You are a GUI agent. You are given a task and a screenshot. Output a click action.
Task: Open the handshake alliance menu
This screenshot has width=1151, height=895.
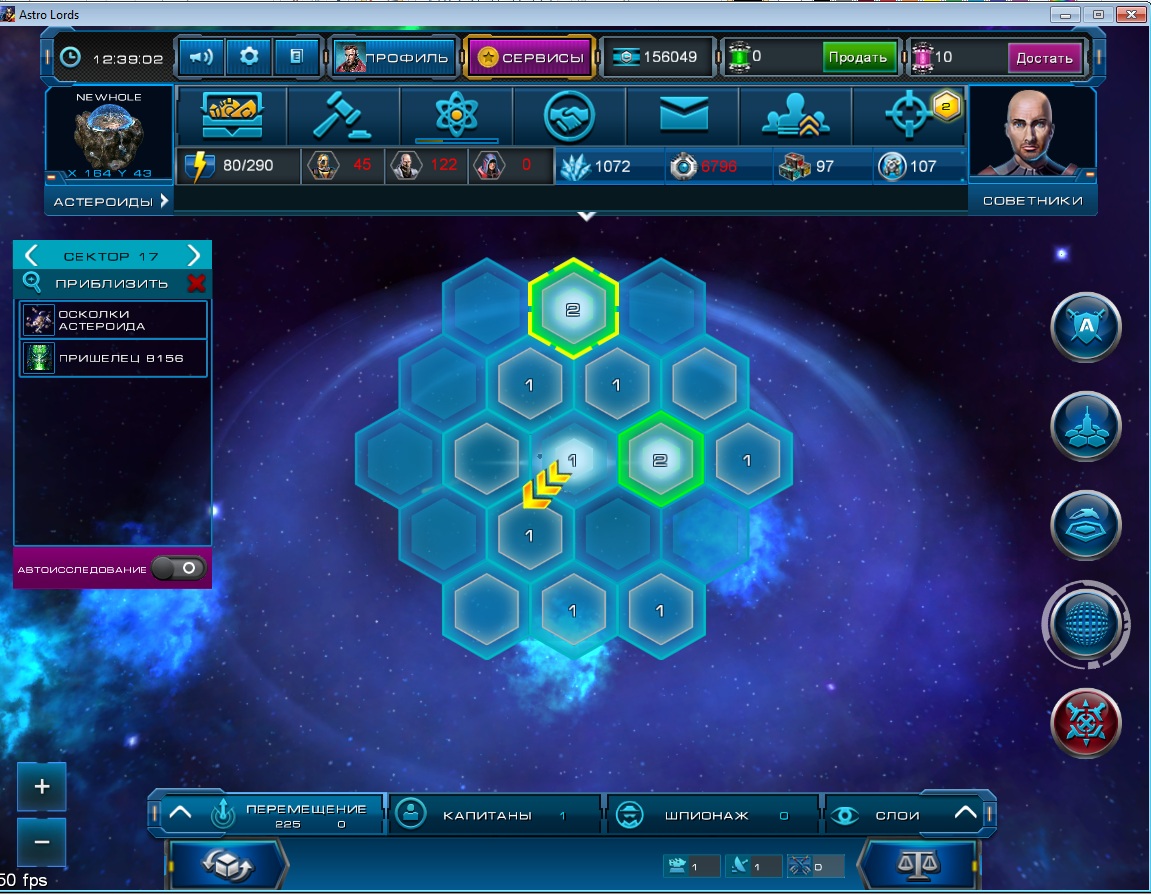[569, 117]
